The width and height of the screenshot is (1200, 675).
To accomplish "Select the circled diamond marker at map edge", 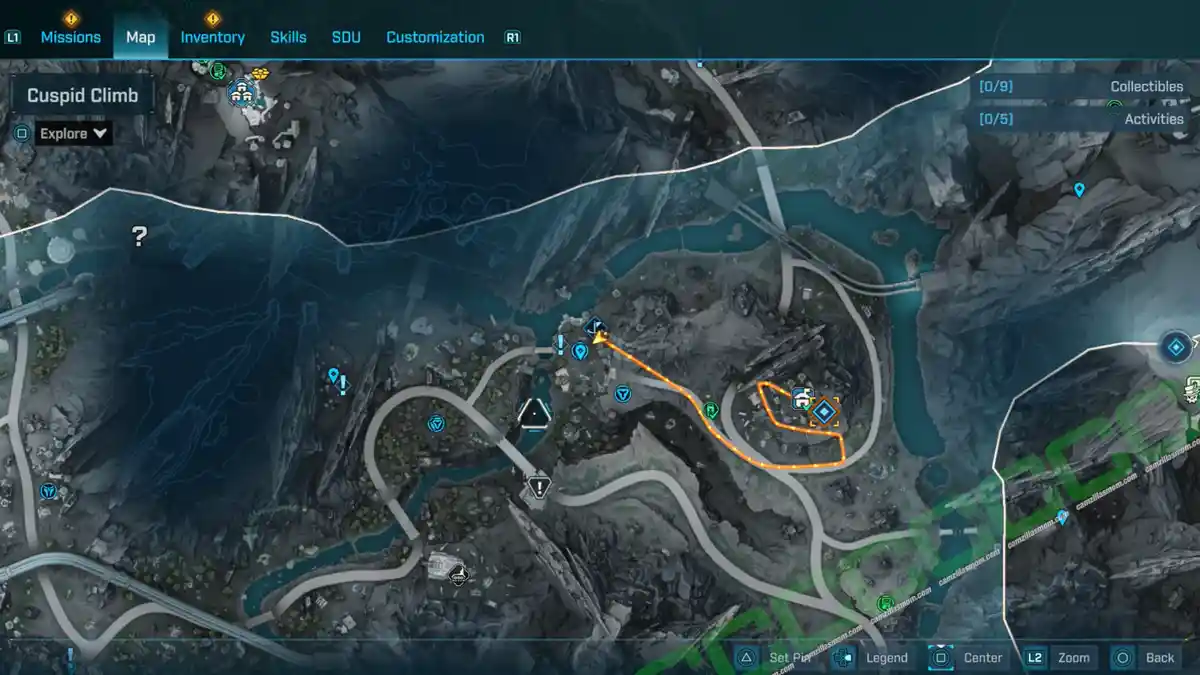I will point(1177,347).
